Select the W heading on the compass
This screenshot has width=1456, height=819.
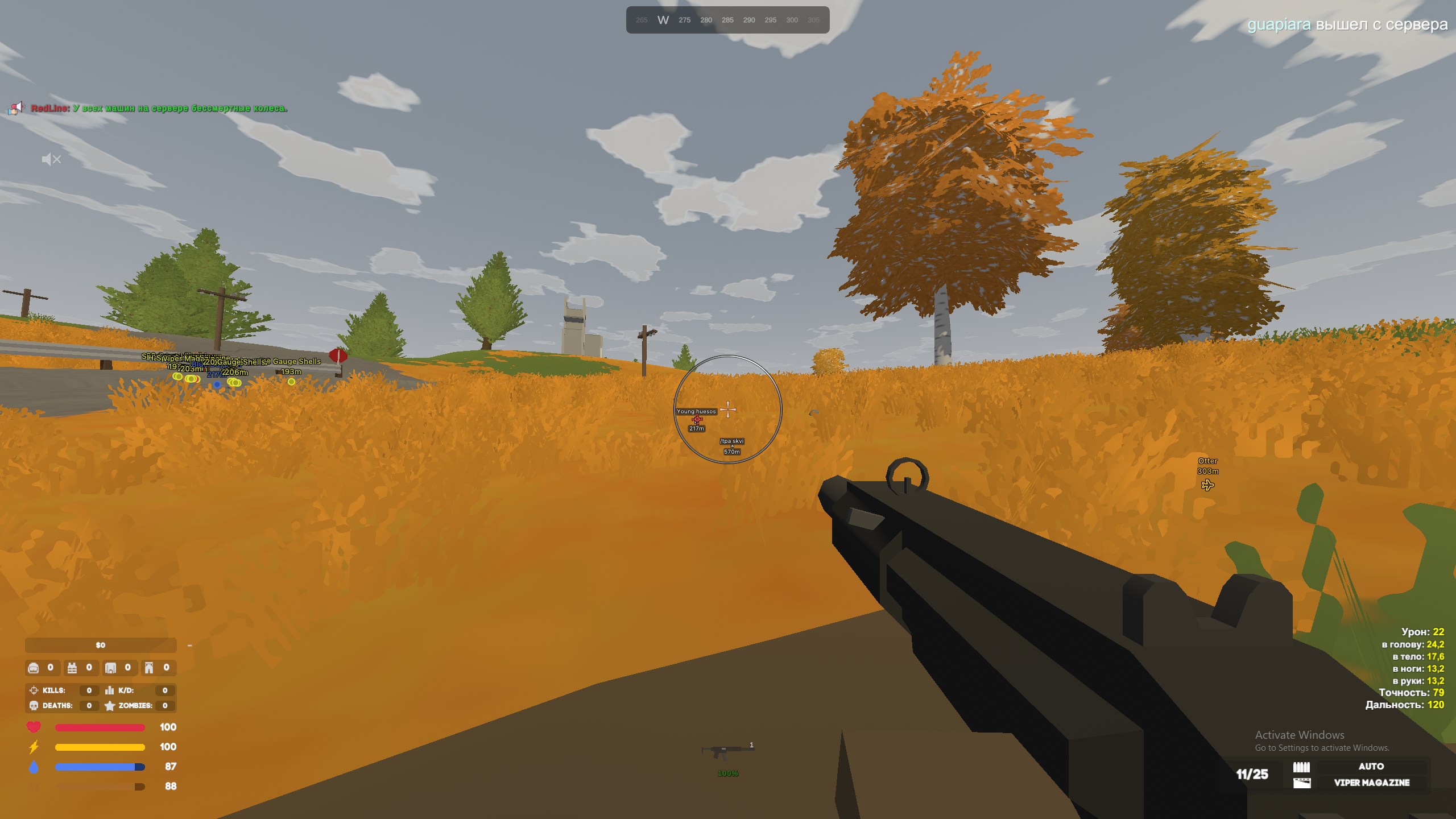[663, 19]
